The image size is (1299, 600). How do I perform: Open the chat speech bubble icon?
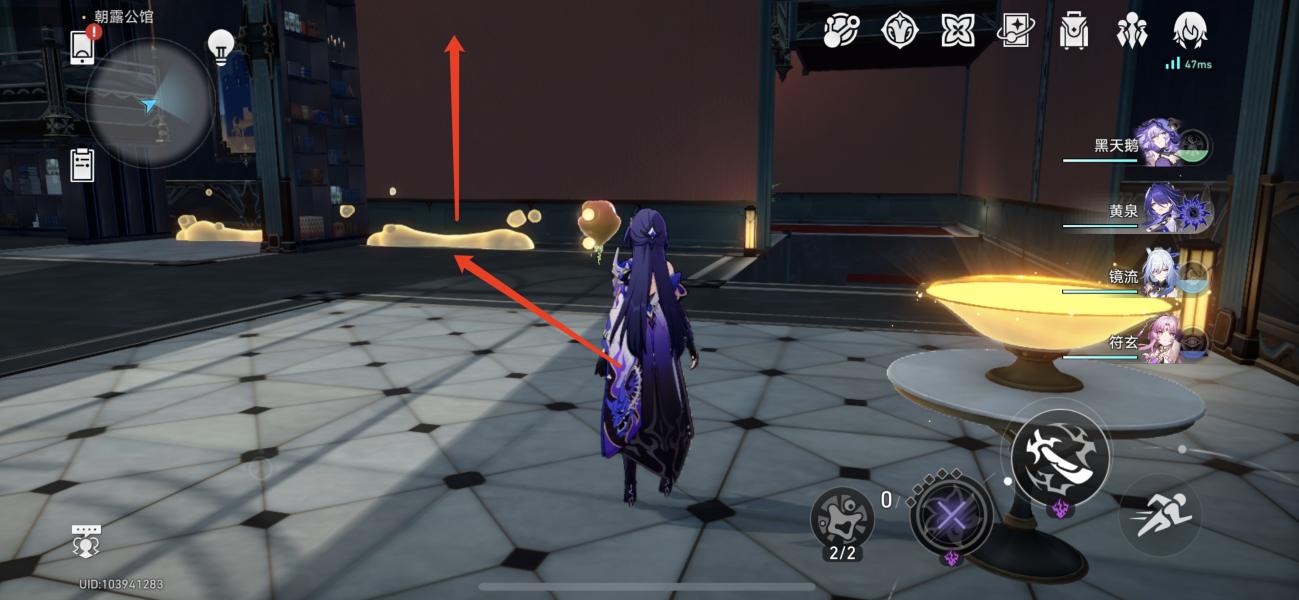click(x=86, y=540)
